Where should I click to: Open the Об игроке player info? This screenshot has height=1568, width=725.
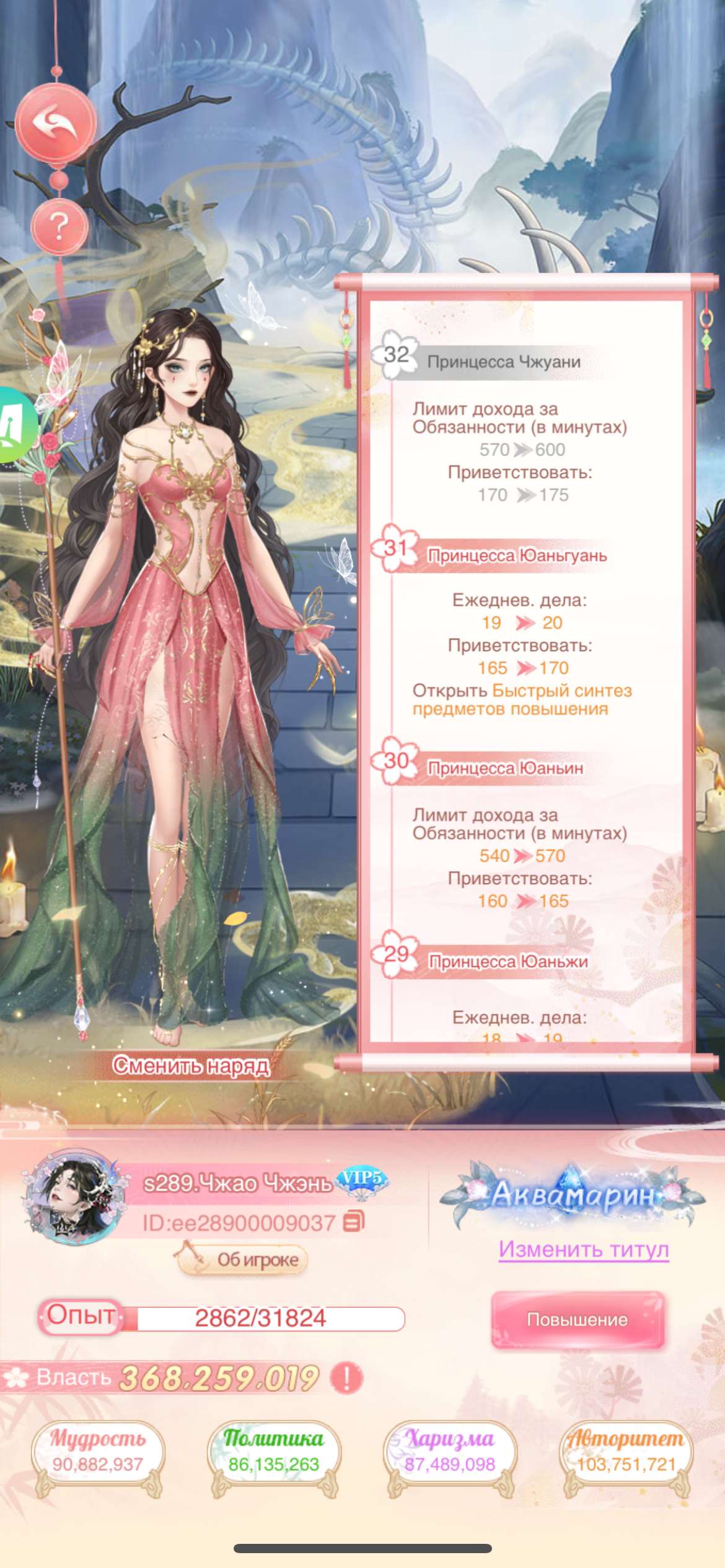[243, 1260]
